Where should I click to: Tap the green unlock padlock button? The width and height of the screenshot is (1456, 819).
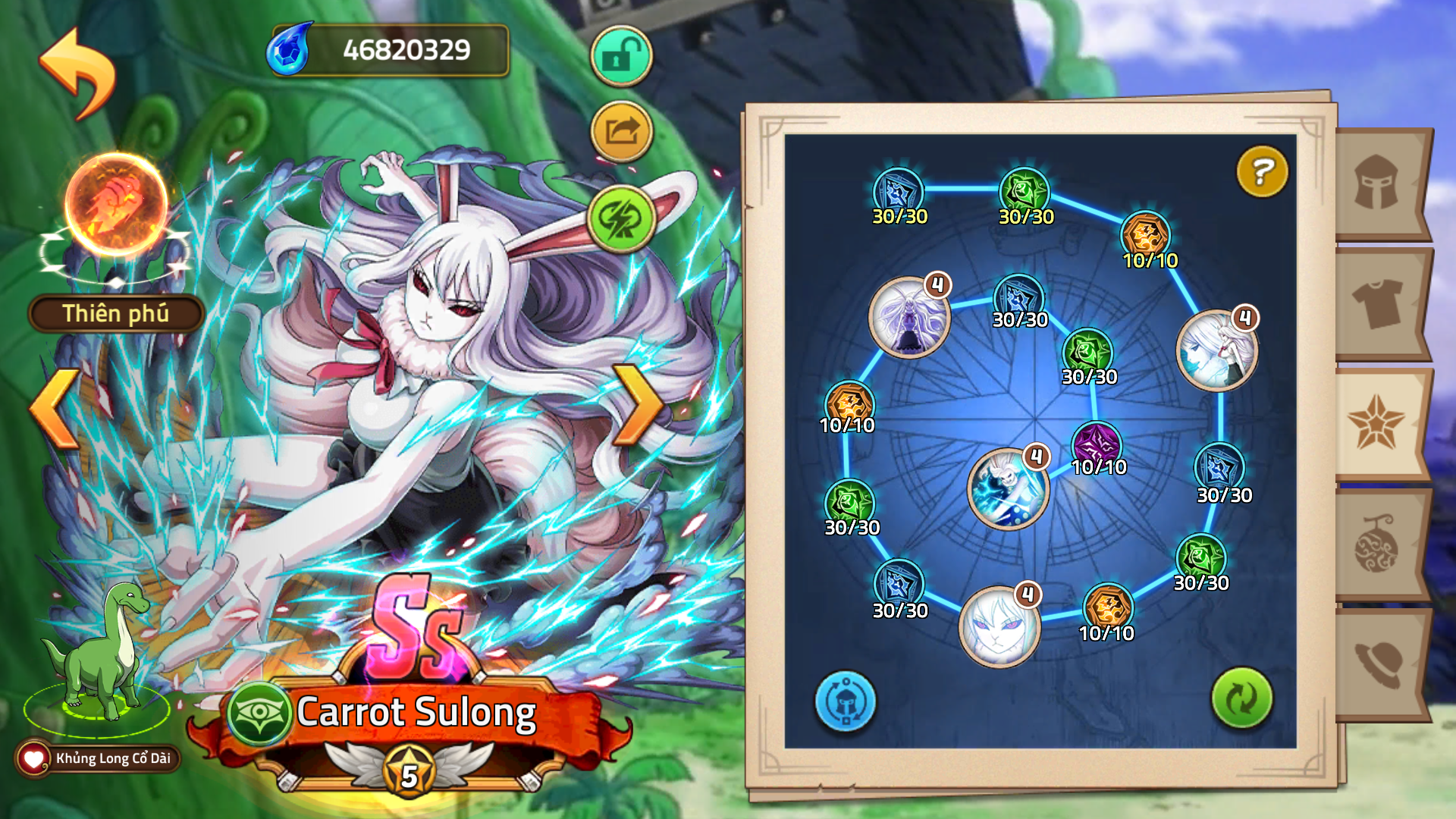(621, 57)
